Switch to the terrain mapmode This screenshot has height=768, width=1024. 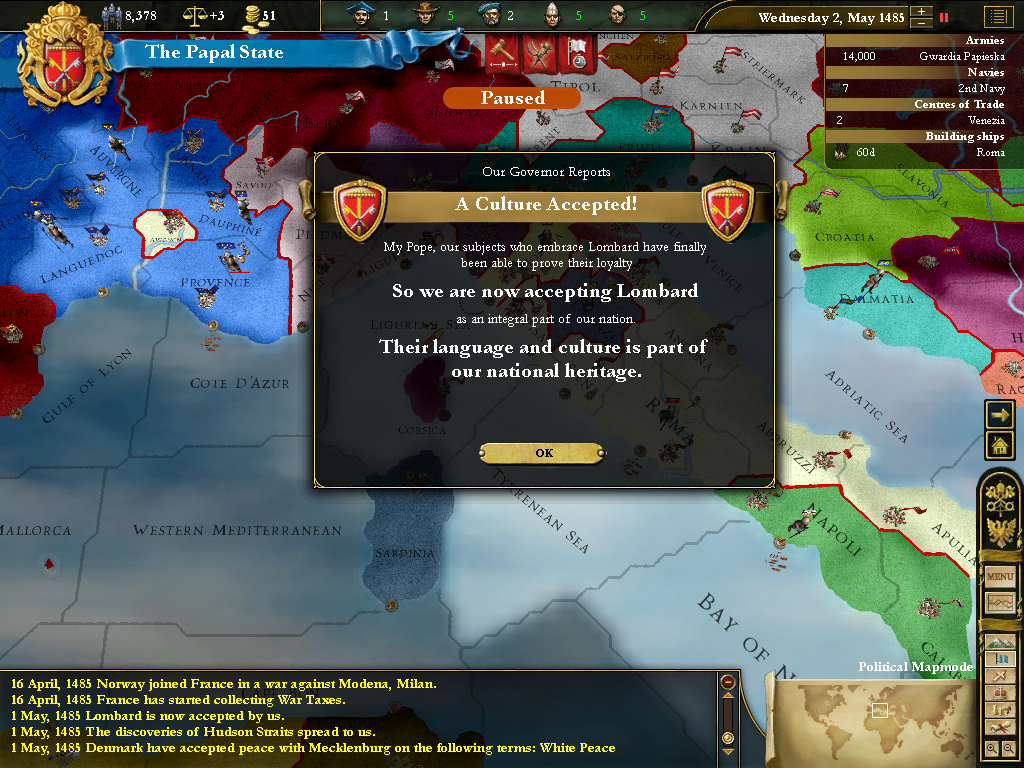pyautogui.click(x=1000, y=641)
